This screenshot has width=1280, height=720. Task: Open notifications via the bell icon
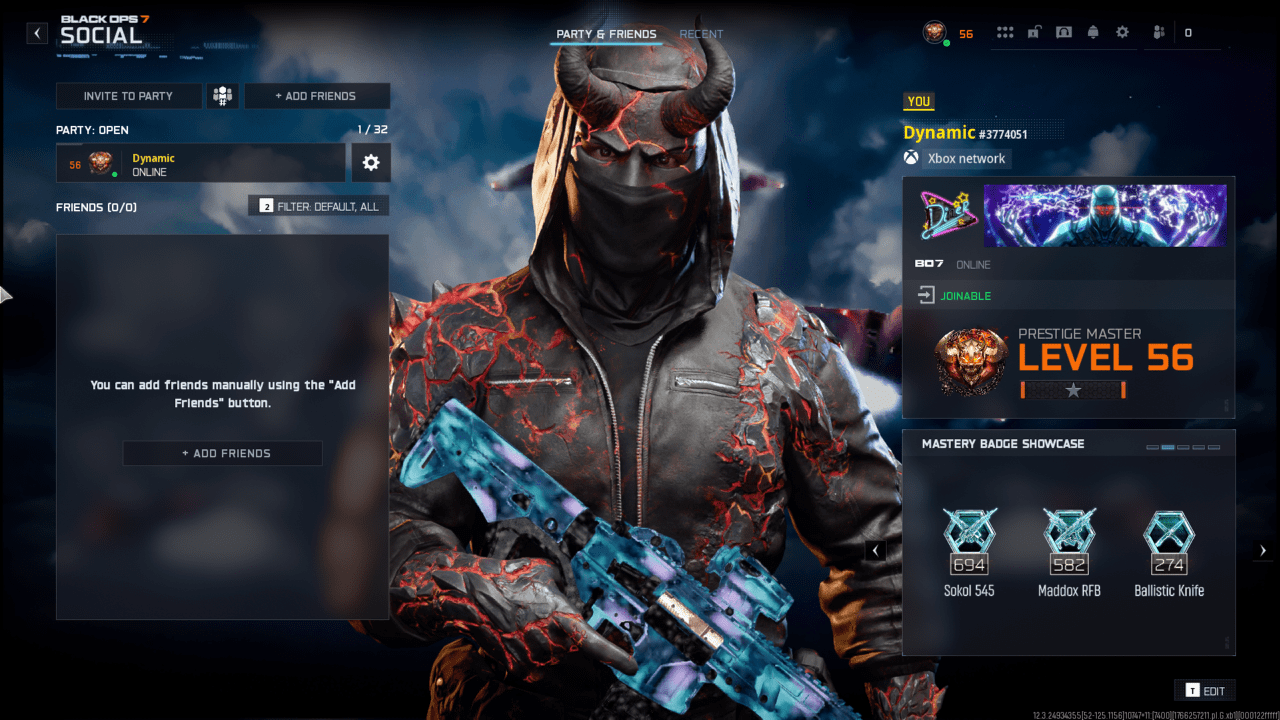point(1093,32)
